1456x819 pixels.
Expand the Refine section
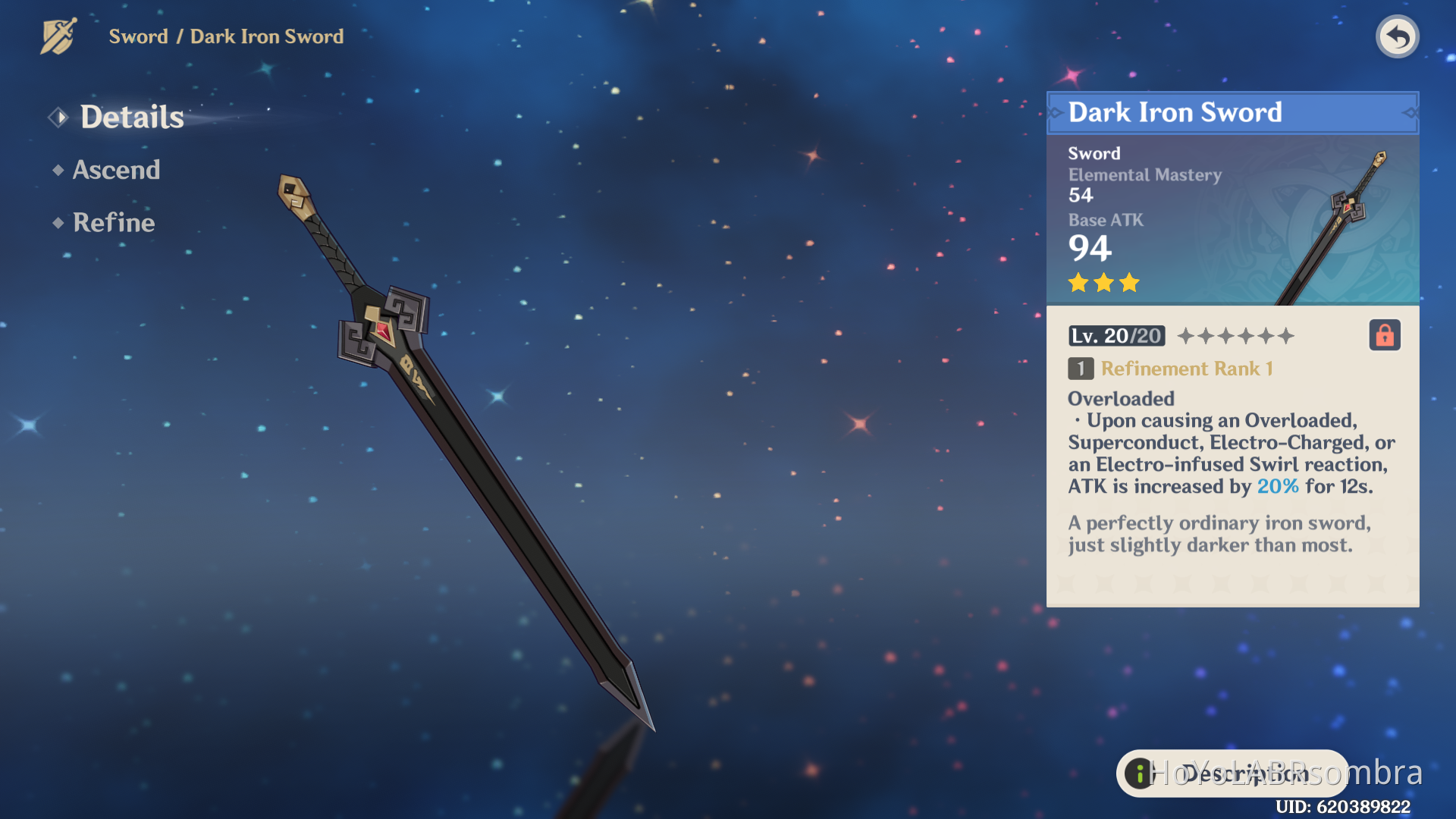[x=112, y=223]
